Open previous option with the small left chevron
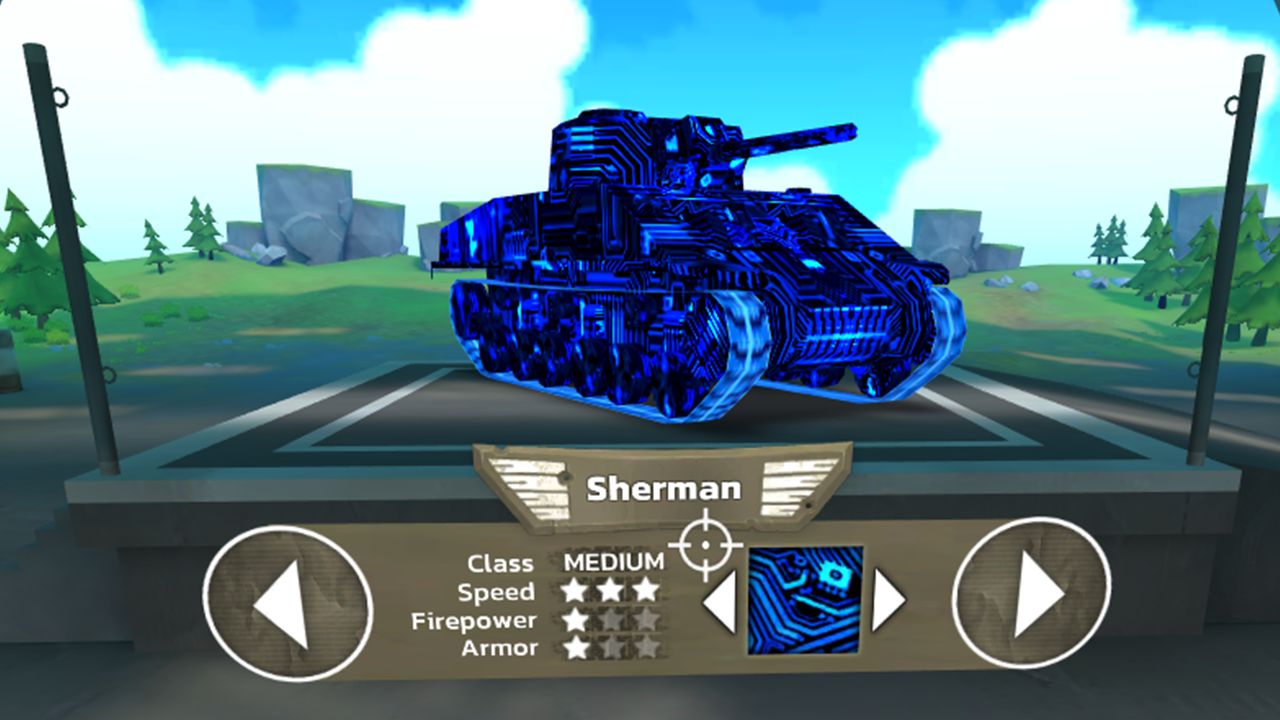 point(717,601)
